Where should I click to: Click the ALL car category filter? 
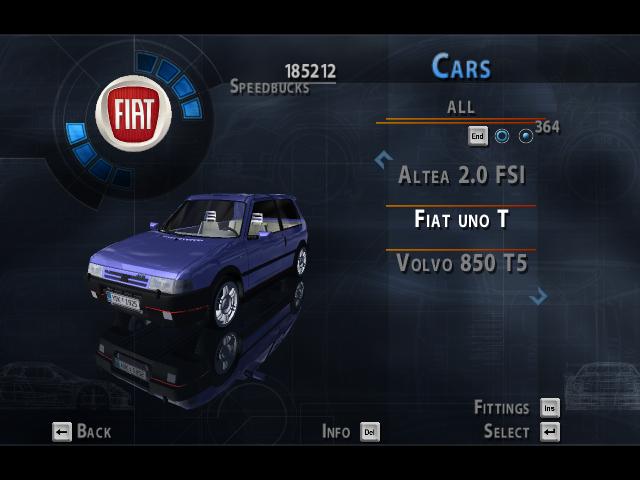[461, 107]
